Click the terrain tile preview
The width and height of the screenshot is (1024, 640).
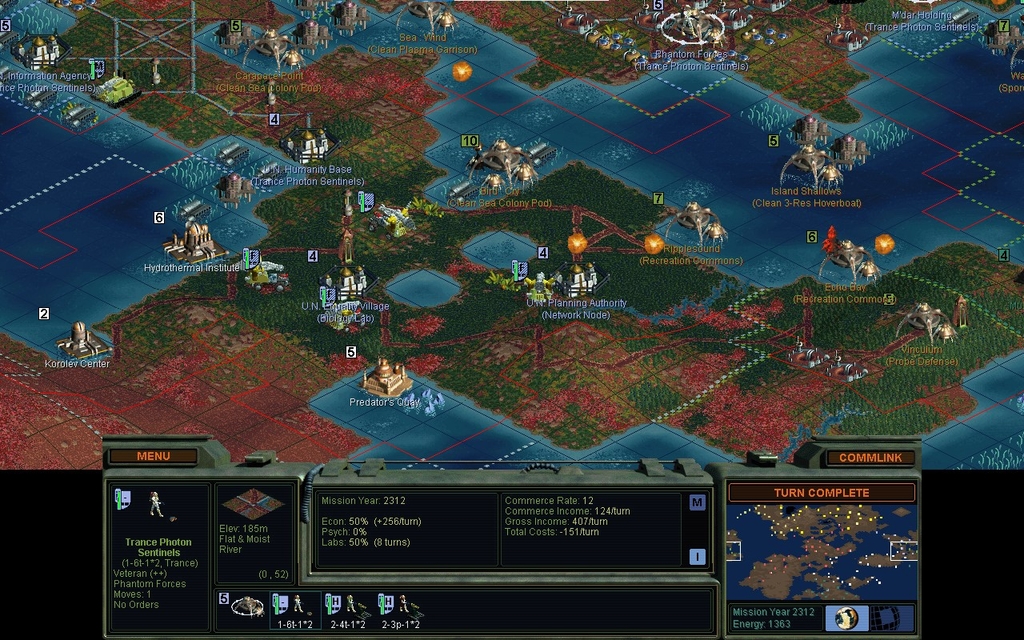[254, 506]
